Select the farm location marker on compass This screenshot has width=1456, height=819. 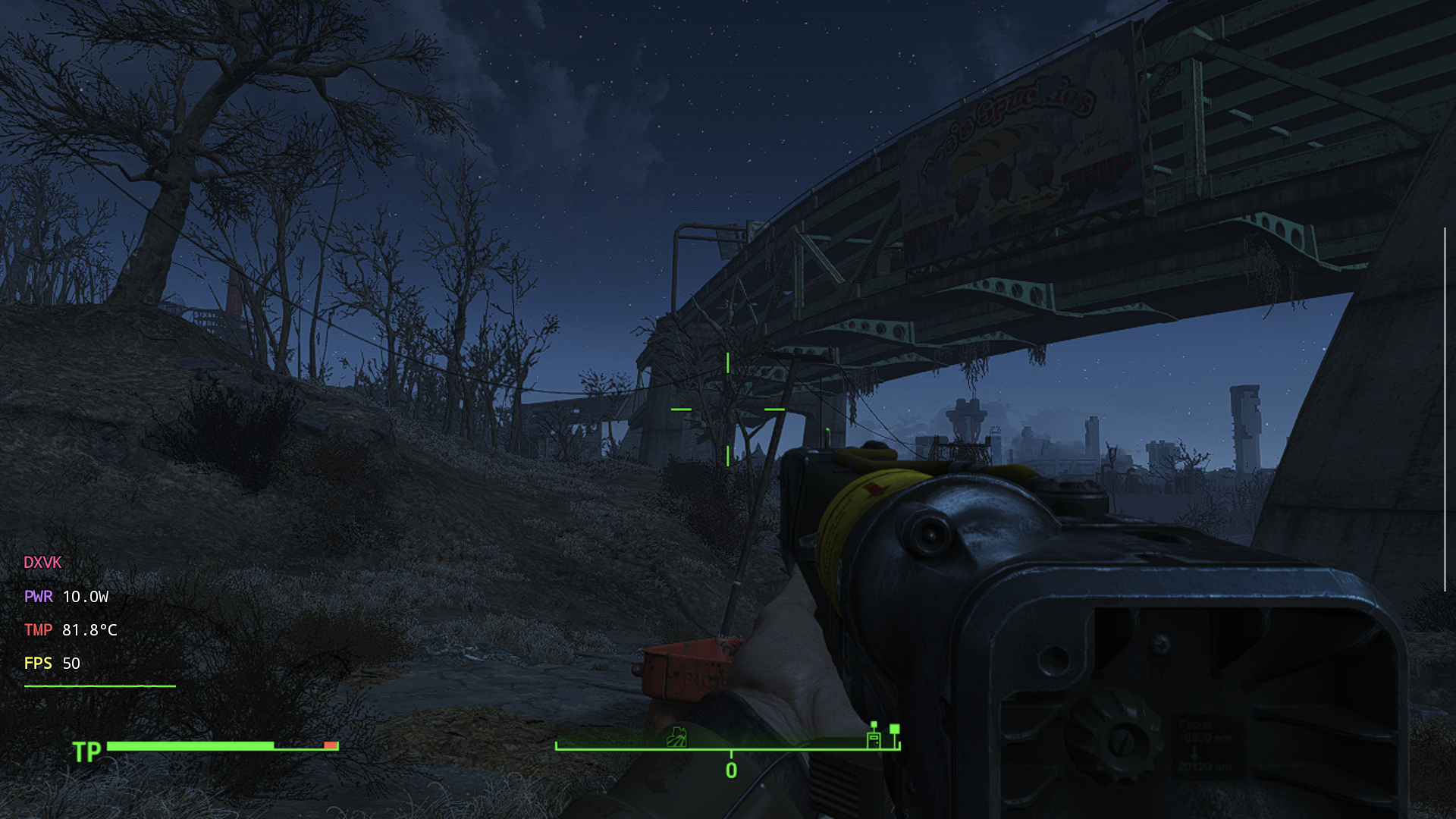tap(676, 737)
